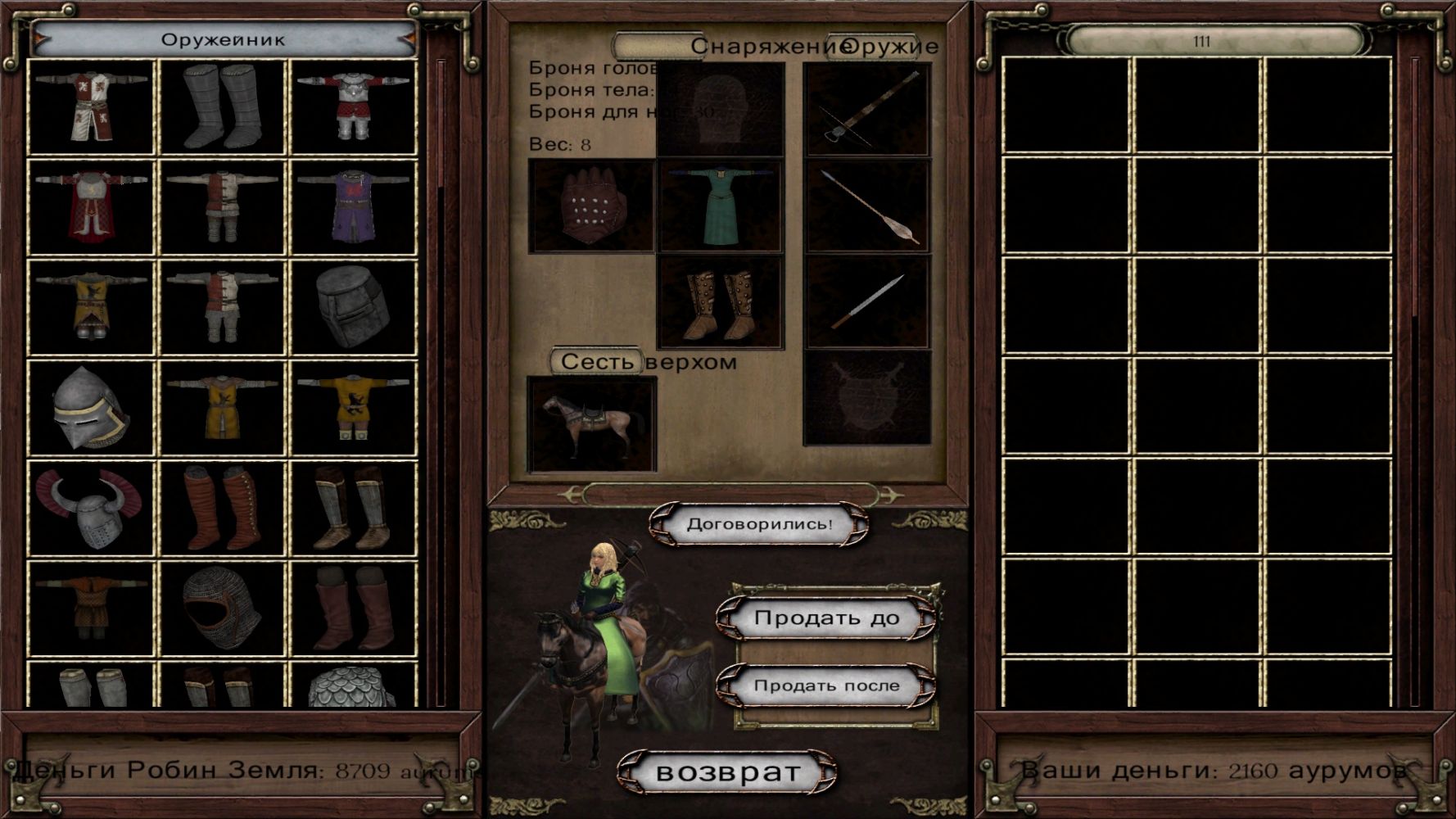Pick the equipped green dress slot
The width and height of the screenshot is (1456, 819).
click(x=721, y=206)
